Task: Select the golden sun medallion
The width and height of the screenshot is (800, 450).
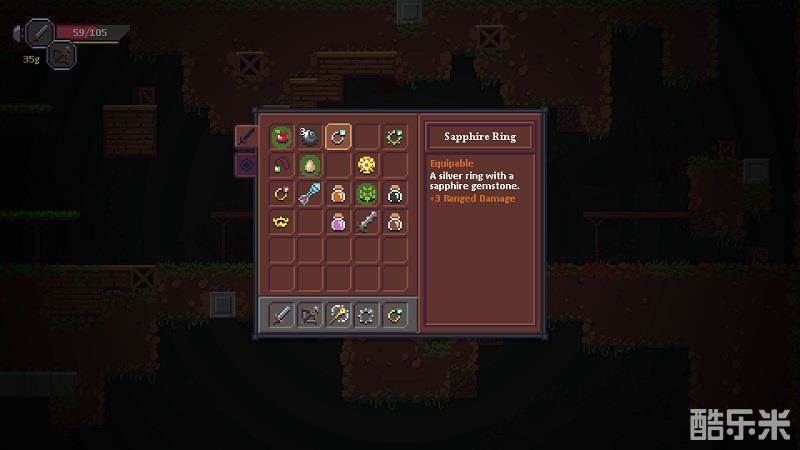Action: click(368, 165)
